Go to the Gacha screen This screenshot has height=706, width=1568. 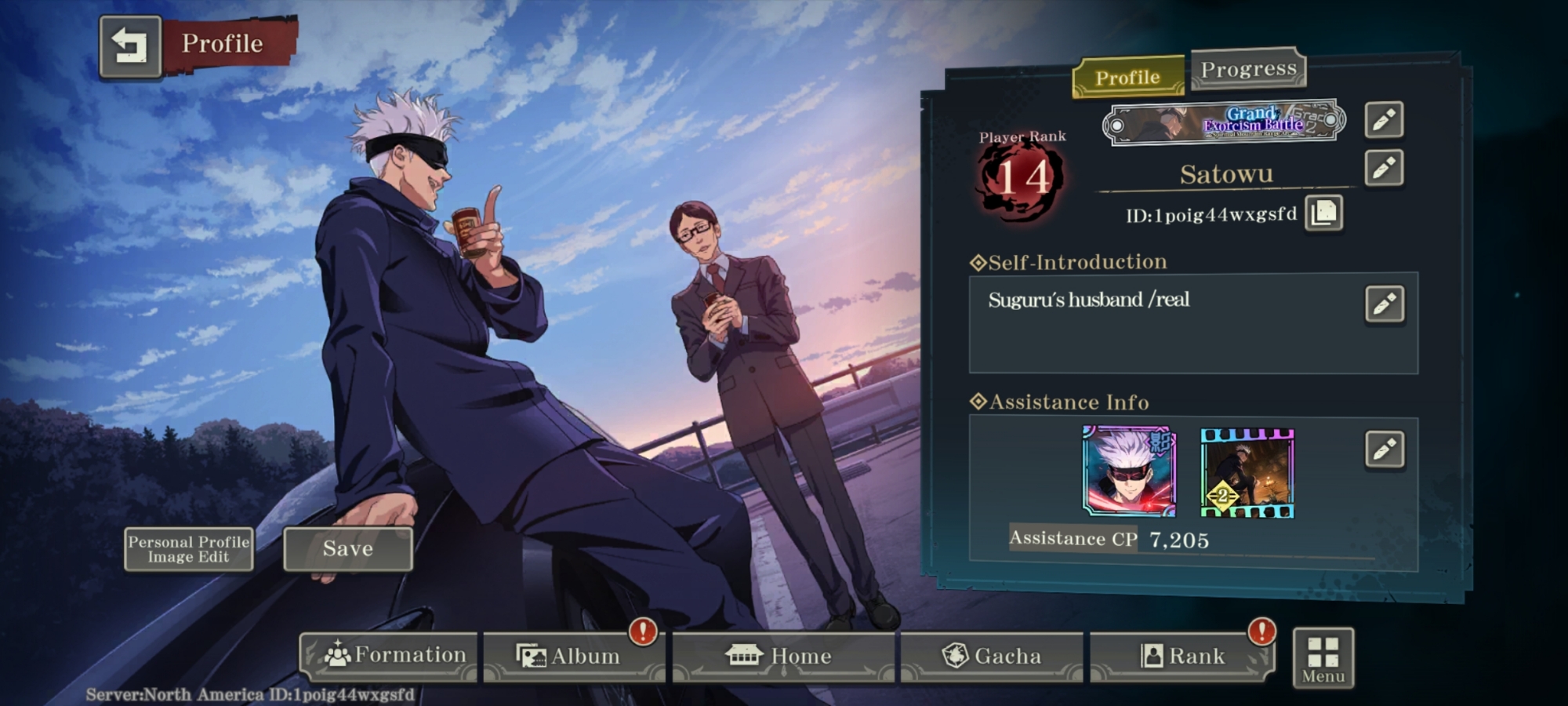coord(991,656)
